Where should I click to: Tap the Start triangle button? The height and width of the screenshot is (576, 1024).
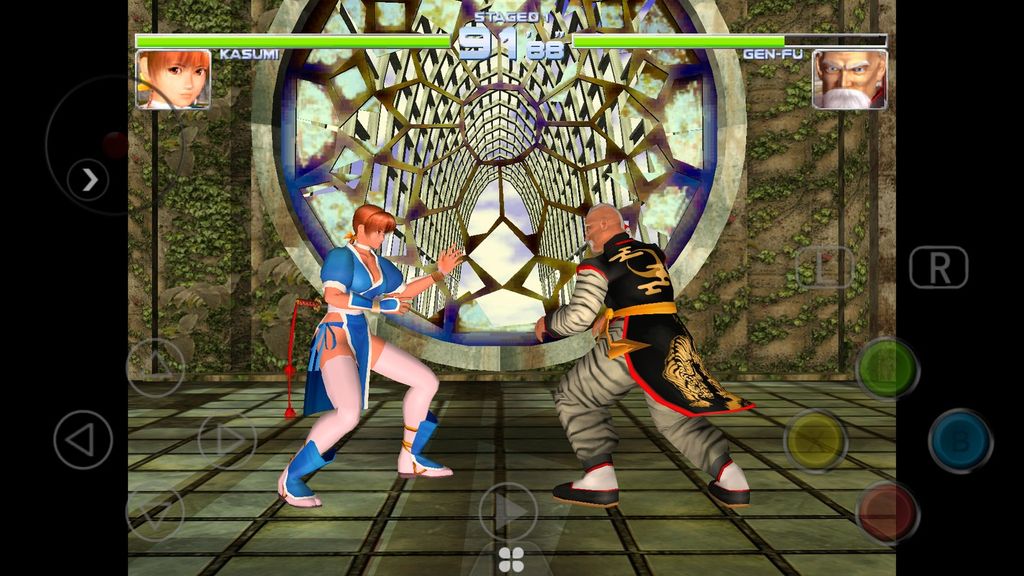508,511
